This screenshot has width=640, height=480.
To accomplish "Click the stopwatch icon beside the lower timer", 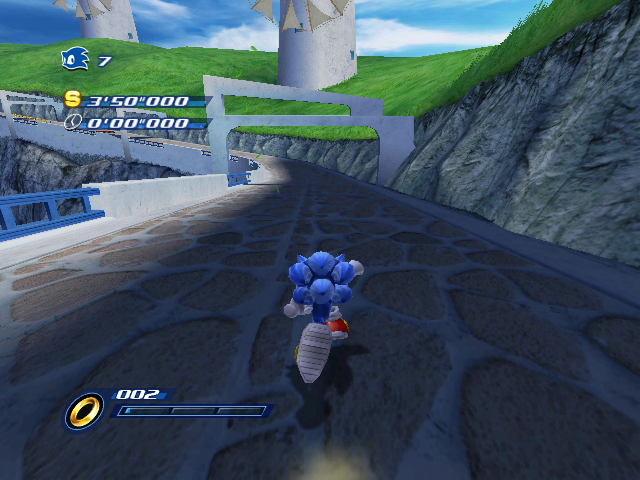I will [x=73, y=123].
